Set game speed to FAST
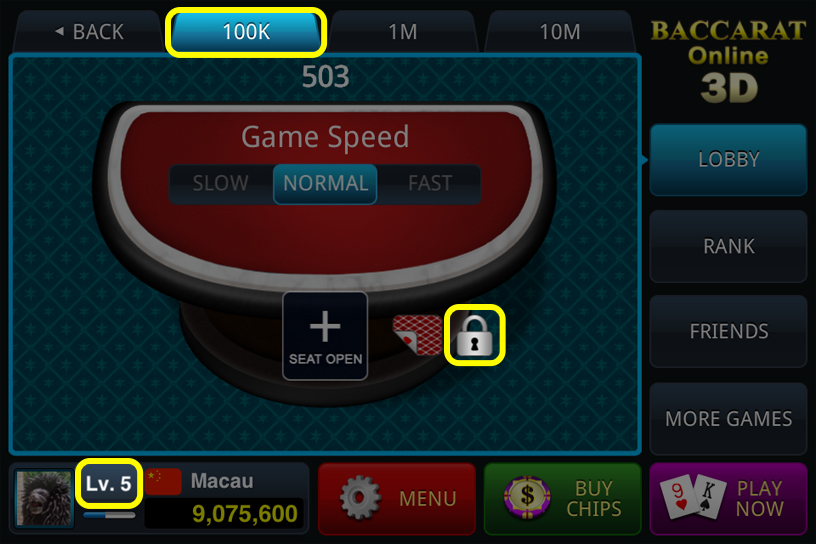816x544 pixels. [x=430, y=184]
